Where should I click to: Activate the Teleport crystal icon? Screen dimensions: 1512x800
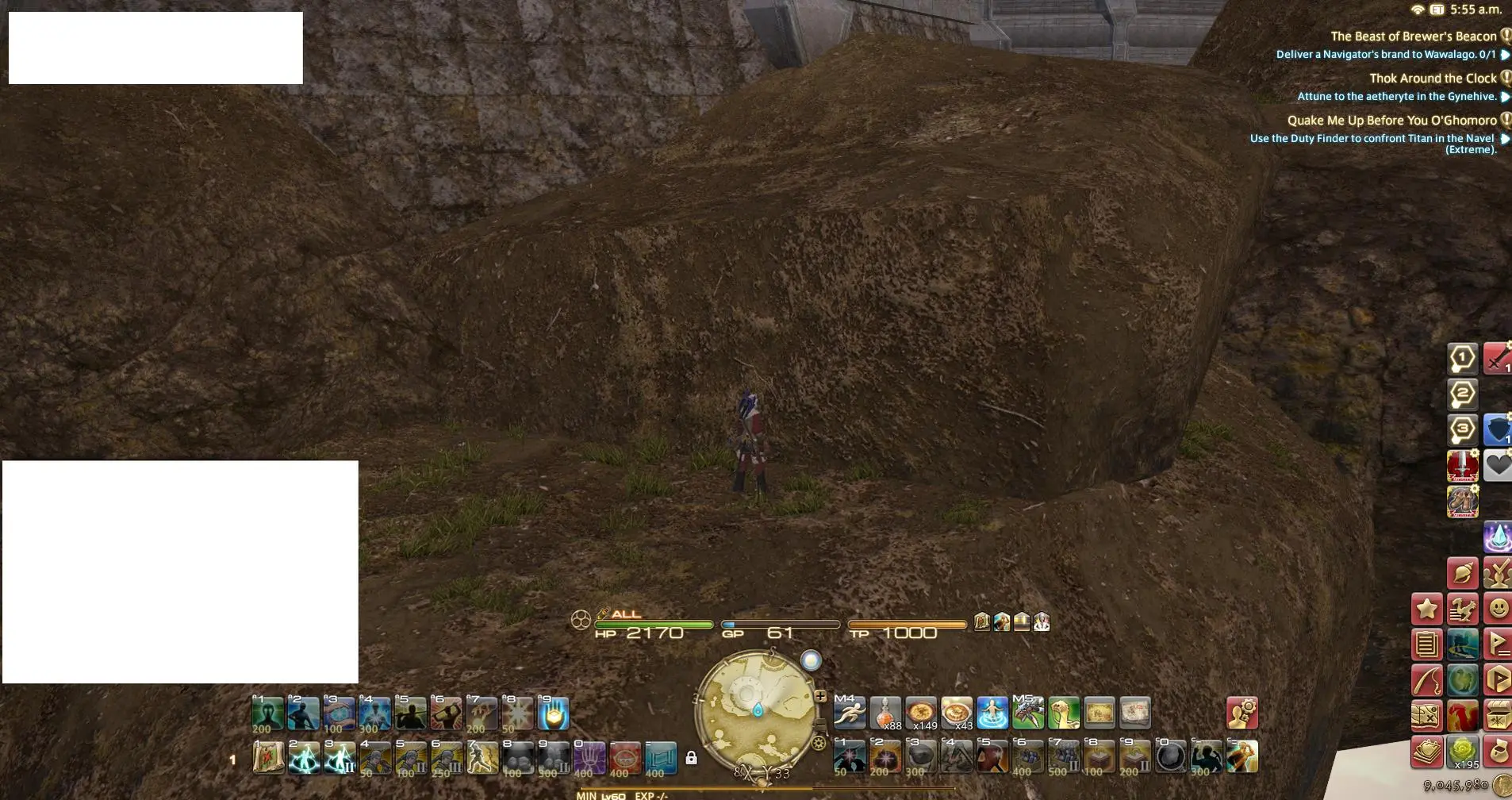click(x=1498, y=537)
